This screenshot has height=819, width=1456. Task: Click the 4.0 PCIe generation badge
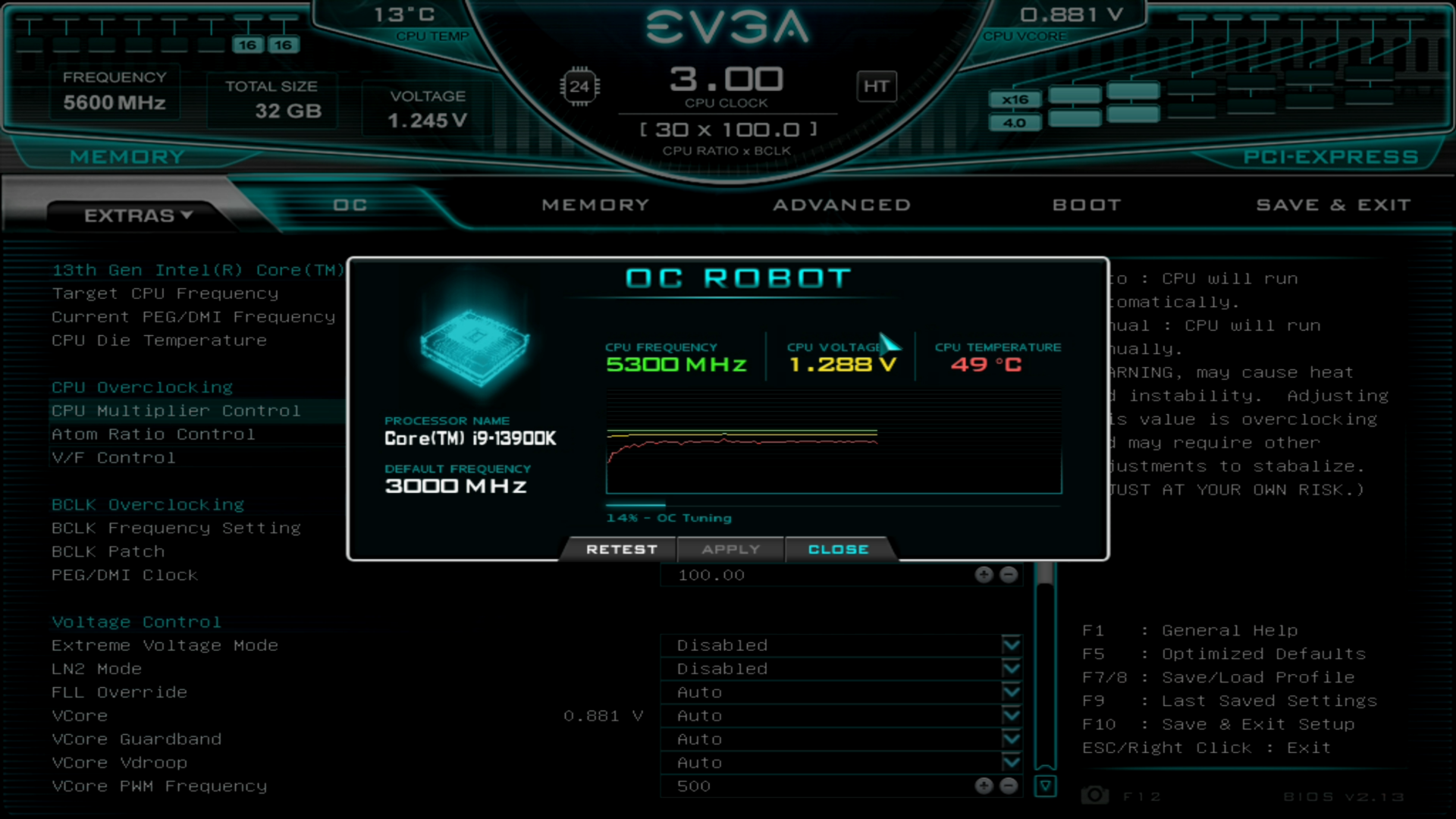click(1015, 121)
